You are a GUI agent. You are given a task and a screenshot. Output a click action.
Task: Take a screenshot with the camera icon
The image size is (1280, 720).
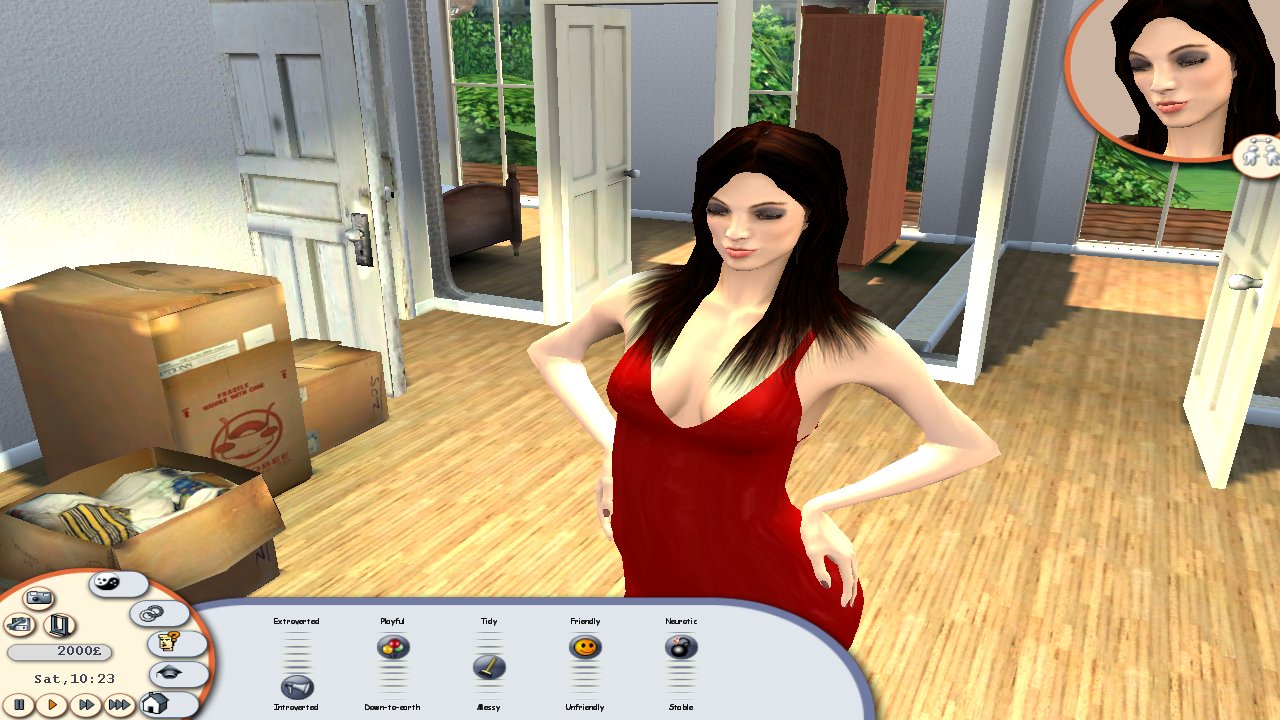coord(37,596)
